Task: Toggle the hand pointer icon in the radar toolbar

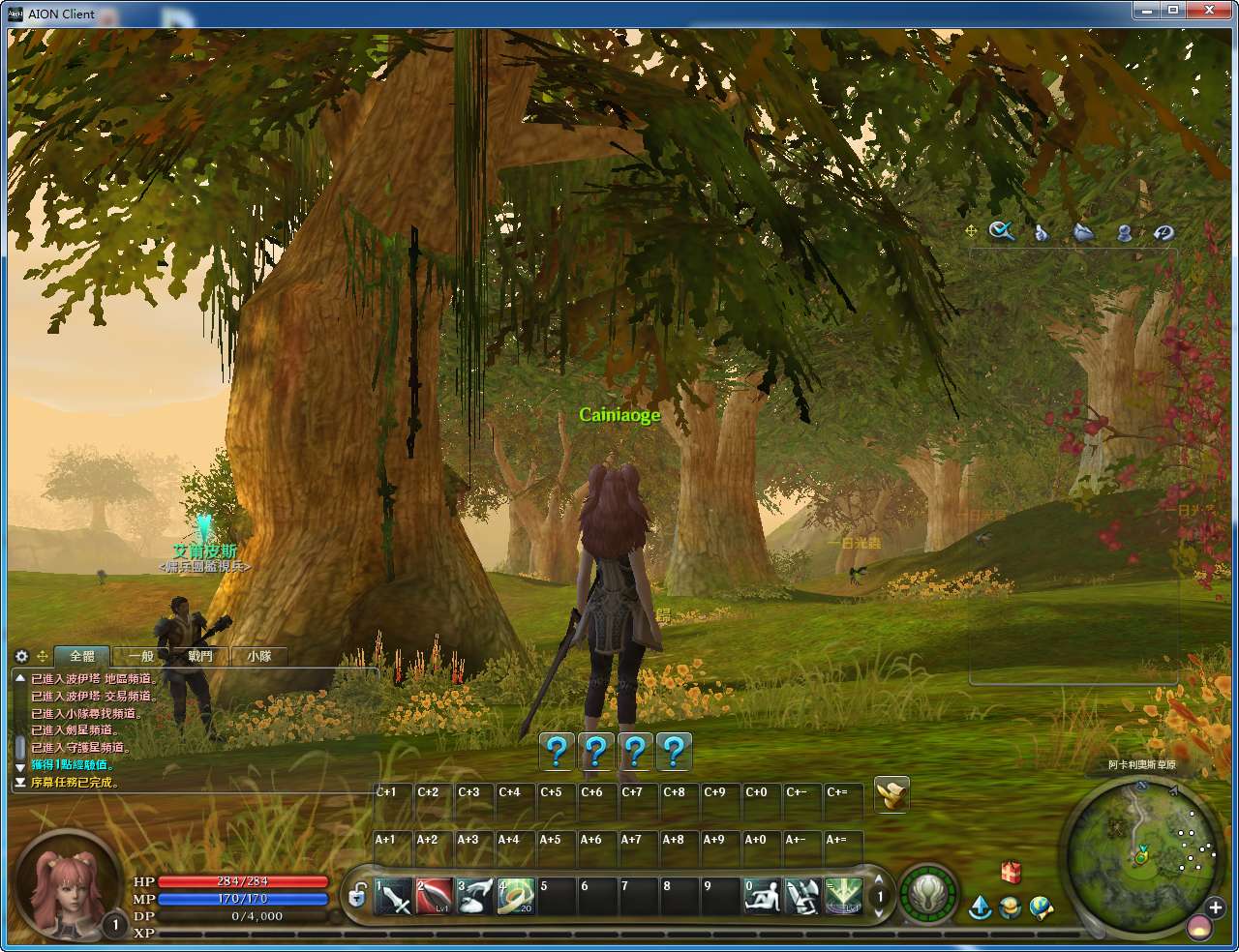Action: coord(1040,232)
